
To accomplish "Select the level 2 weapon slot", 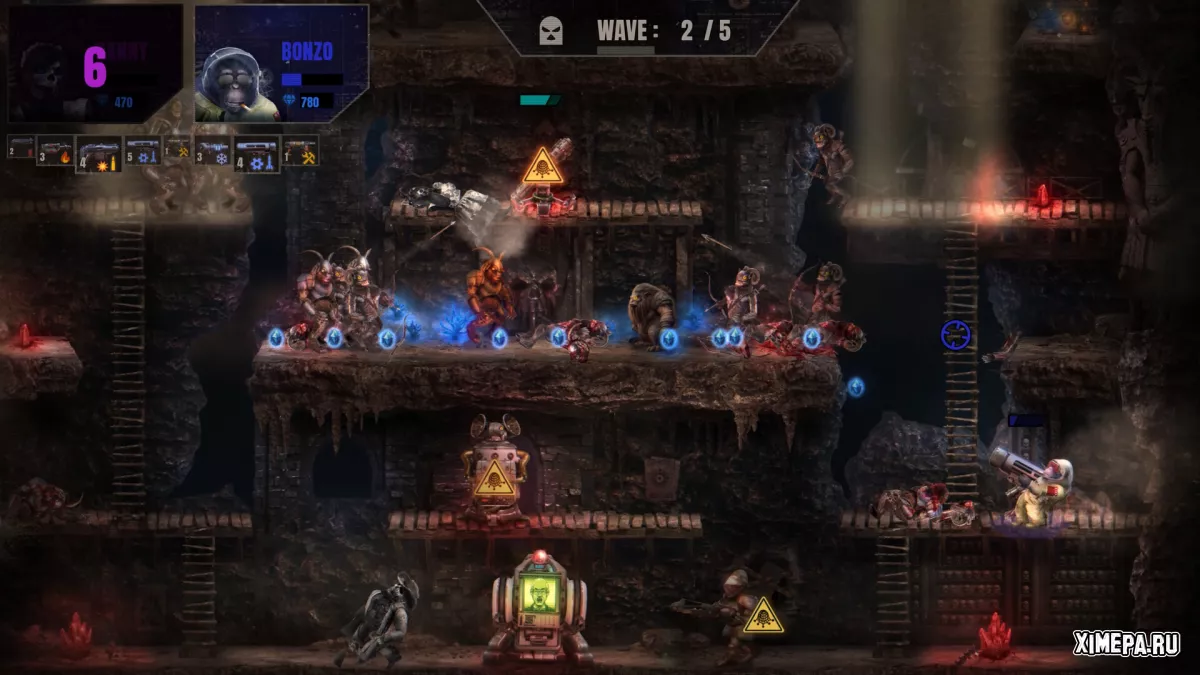I will point(21,149).
